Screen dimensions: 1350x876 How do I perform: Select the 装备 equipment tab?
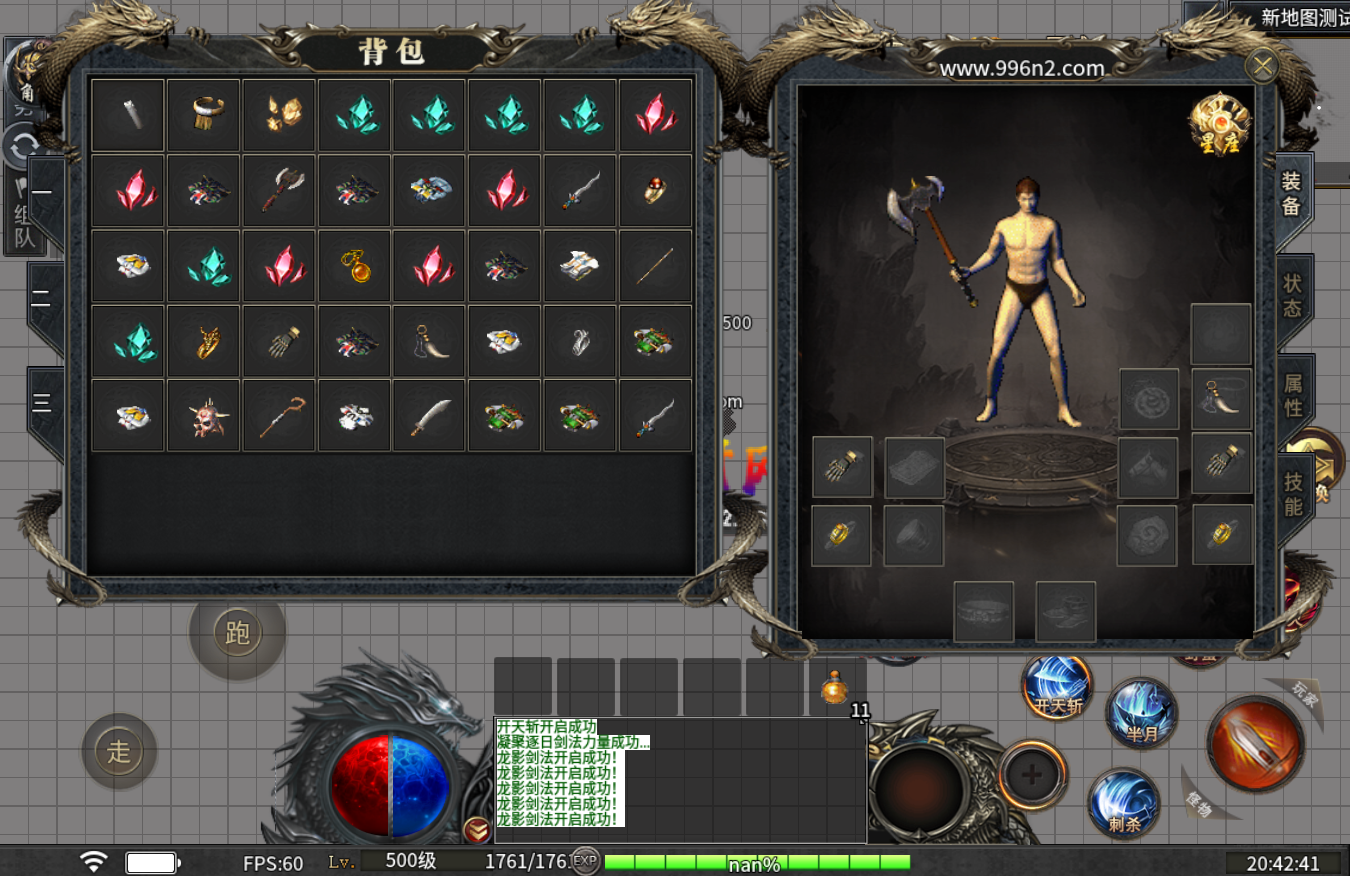coord(1291,194)
